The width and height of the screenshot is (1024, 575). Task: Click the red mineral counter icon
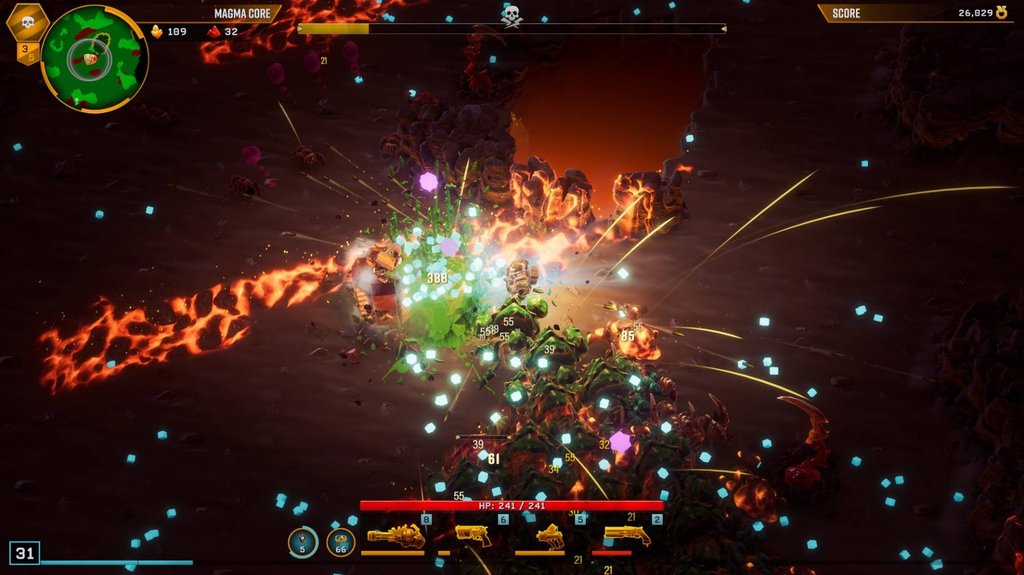point(213,31)
